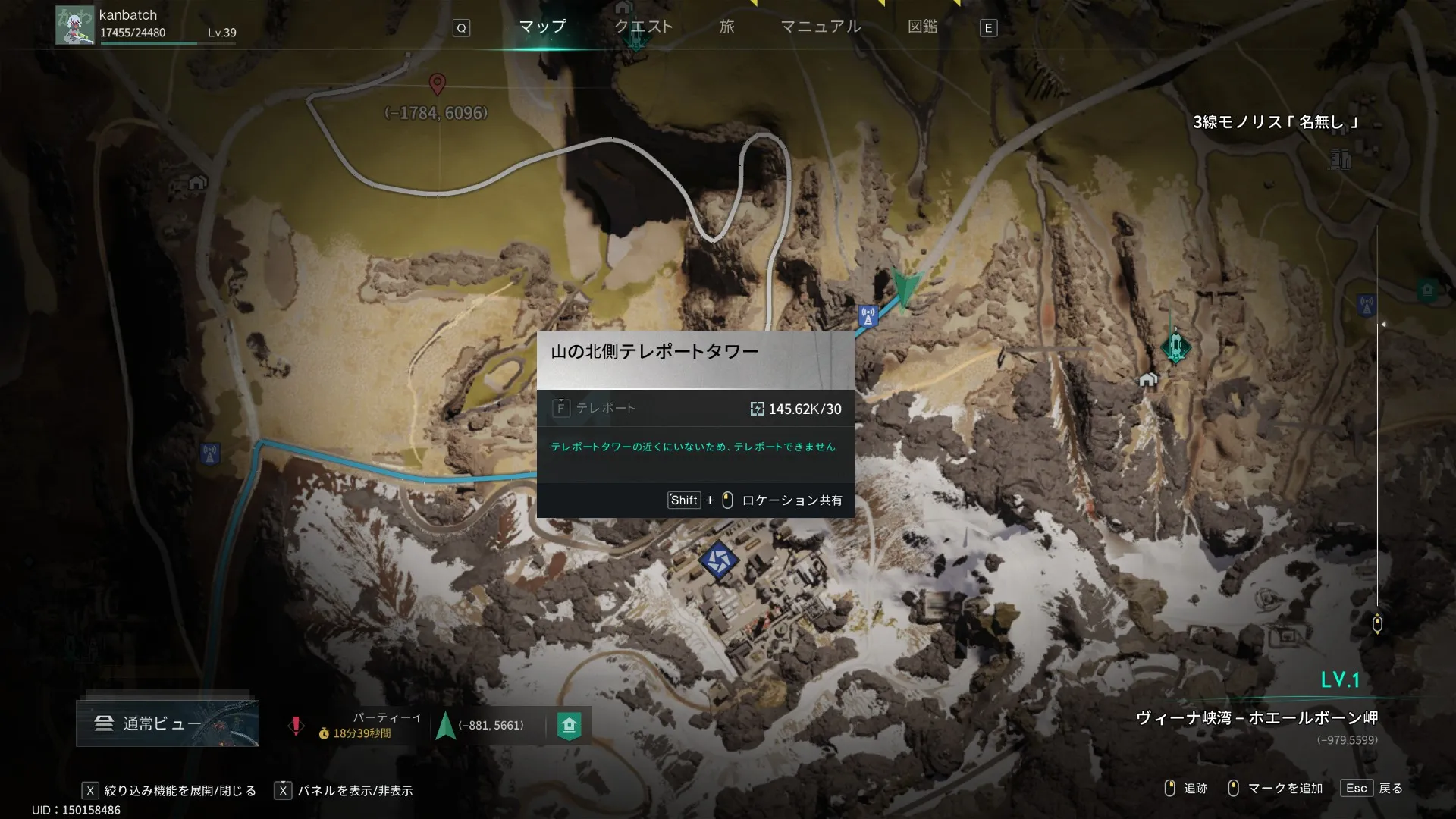Screen dimensions: 1456x819
Task: Open the マニュアル tab
Action: coord(821,27)
